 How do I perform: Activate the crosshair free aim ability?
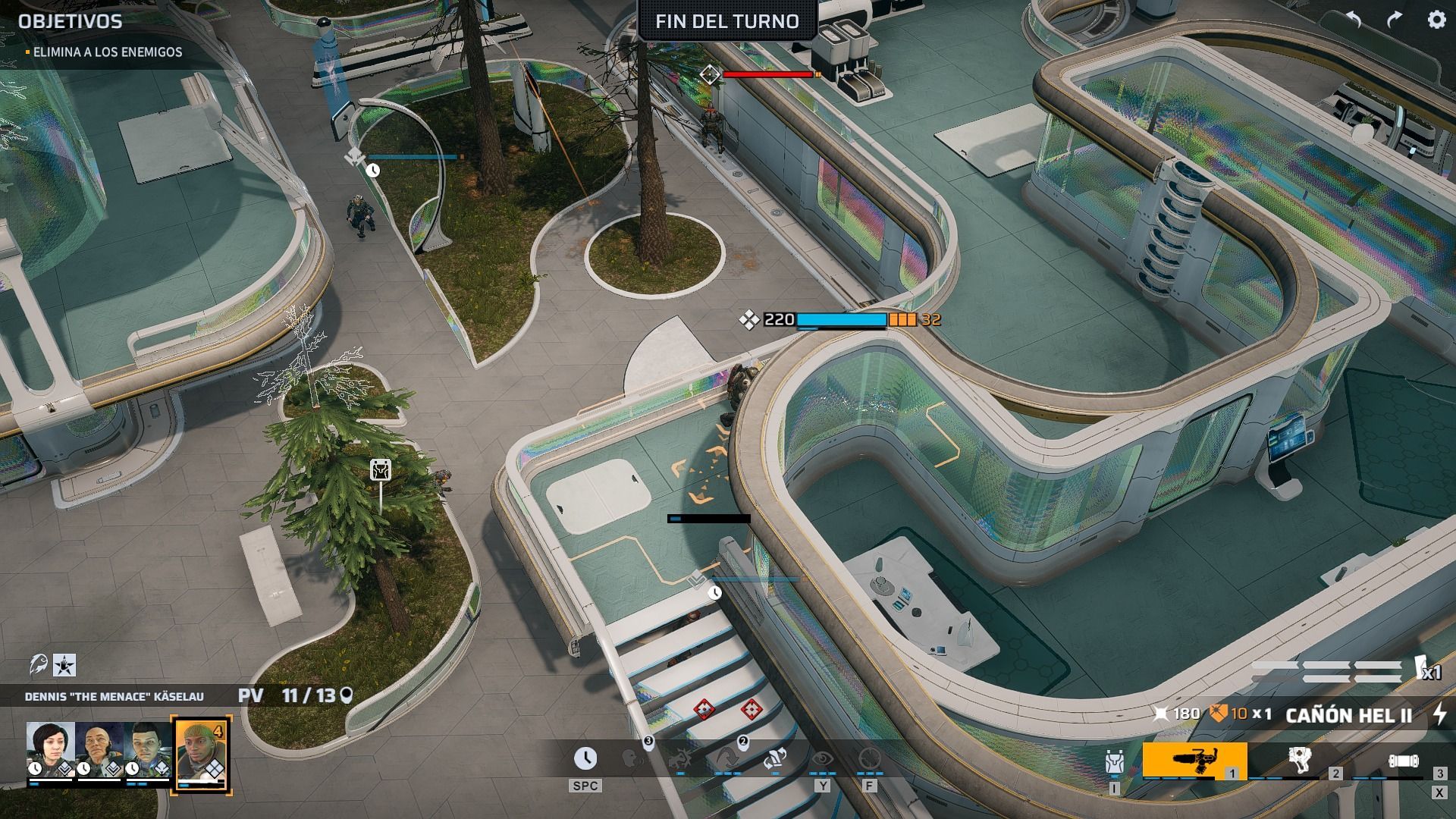coord(869,758)
